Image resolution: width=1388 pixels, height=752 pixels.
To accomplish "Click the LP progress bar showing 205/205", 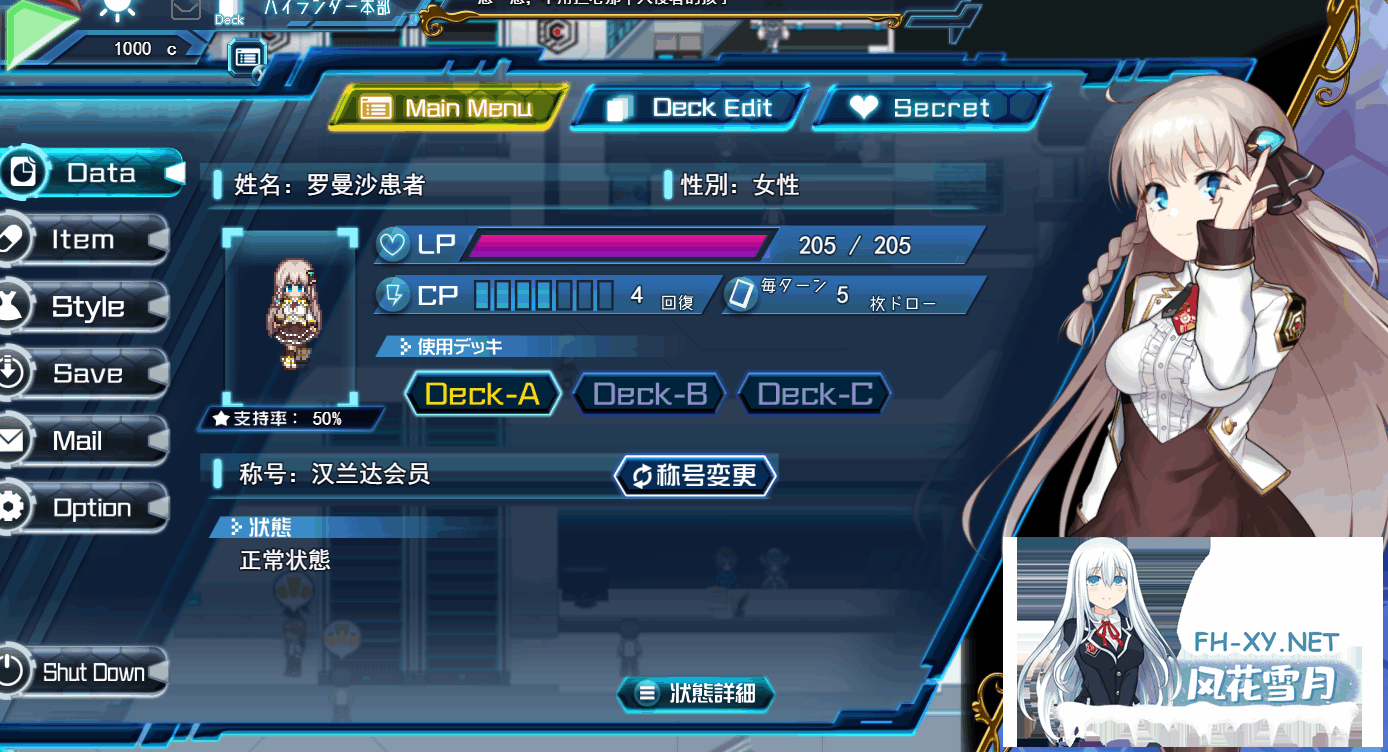I will click(620, 243).
